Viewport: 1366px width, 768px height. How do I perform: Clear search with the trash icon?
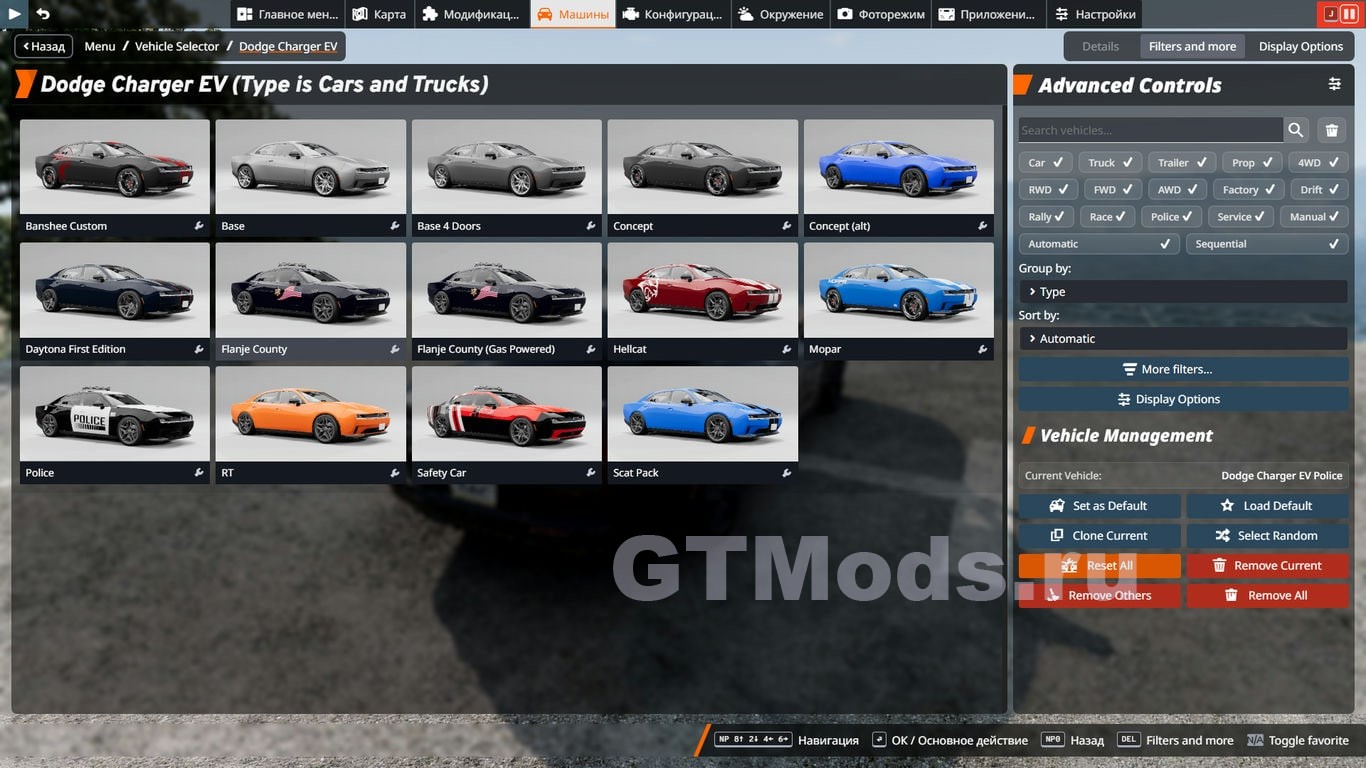(1331, 130)
